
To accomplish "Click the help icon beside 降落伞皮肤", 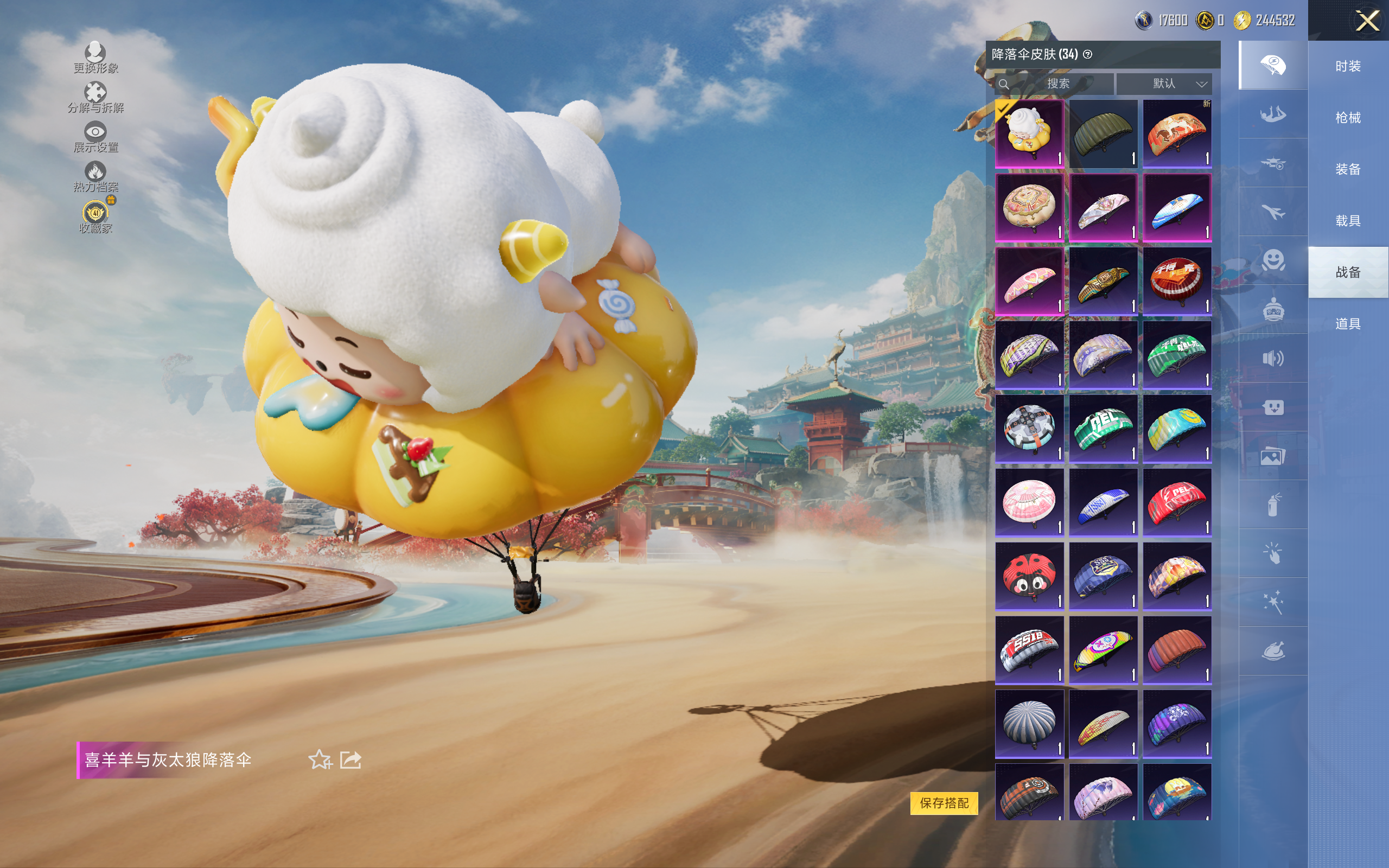I will pyautogui.click(x=1087, y=55).
